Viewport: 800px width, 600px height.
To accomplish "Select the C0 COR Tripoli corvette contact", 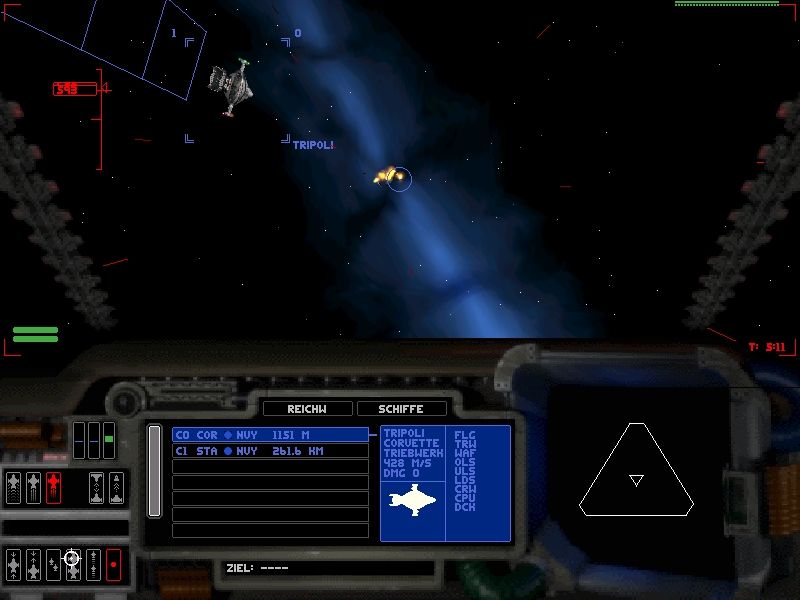I will (270, 435).
